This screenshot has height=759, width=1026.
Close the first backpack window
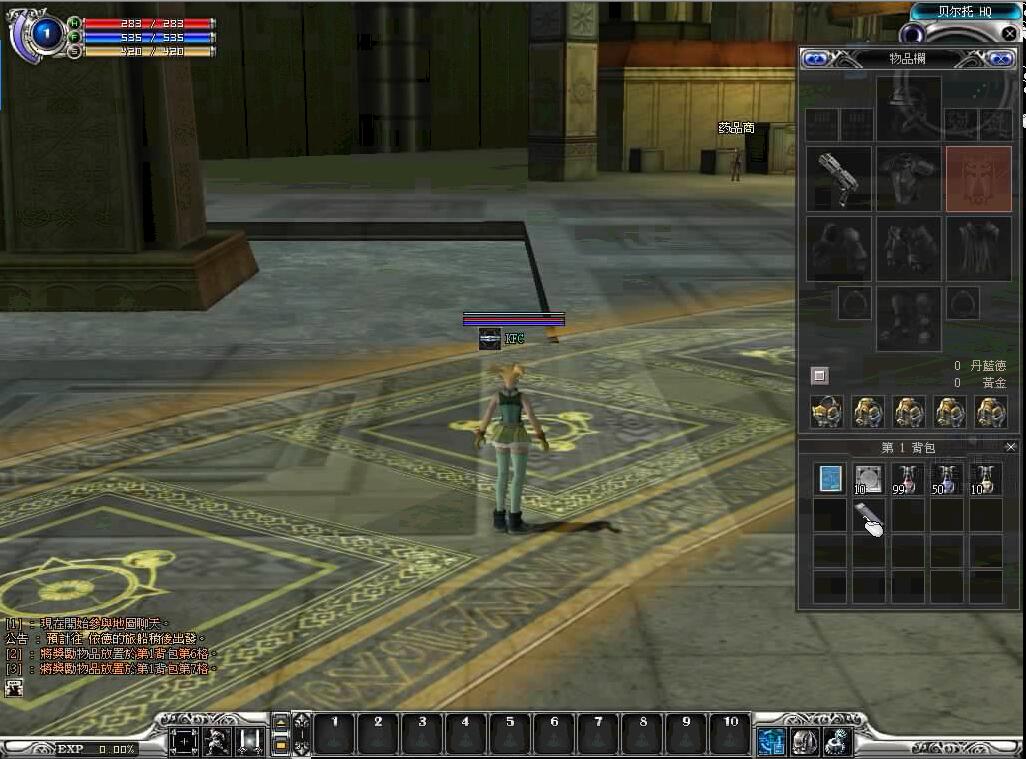click(x=1010, y=447)
